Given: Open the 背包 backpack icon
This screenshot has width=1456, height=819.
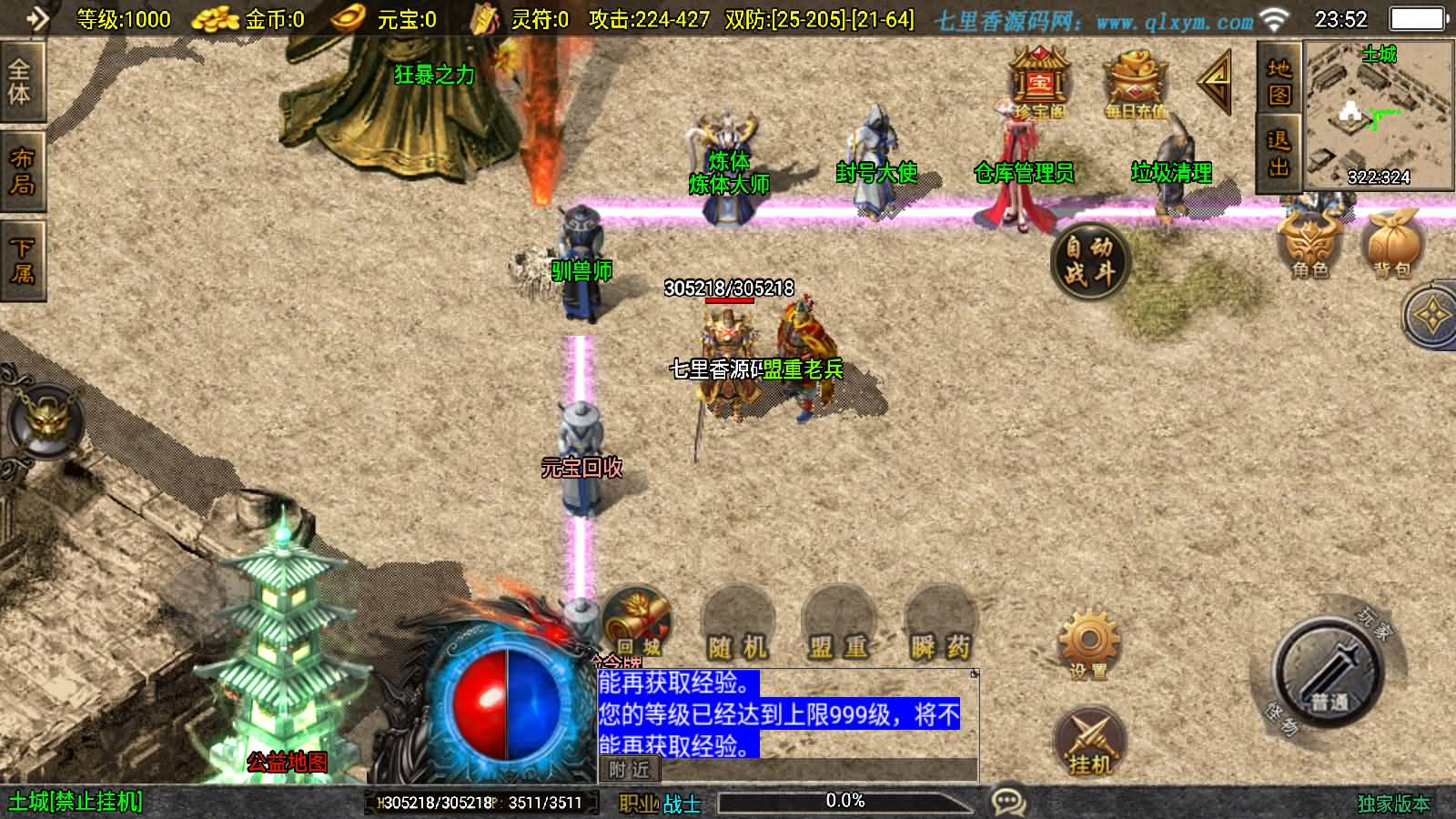Looking at the screenshot, I should tap(1390, 241).
